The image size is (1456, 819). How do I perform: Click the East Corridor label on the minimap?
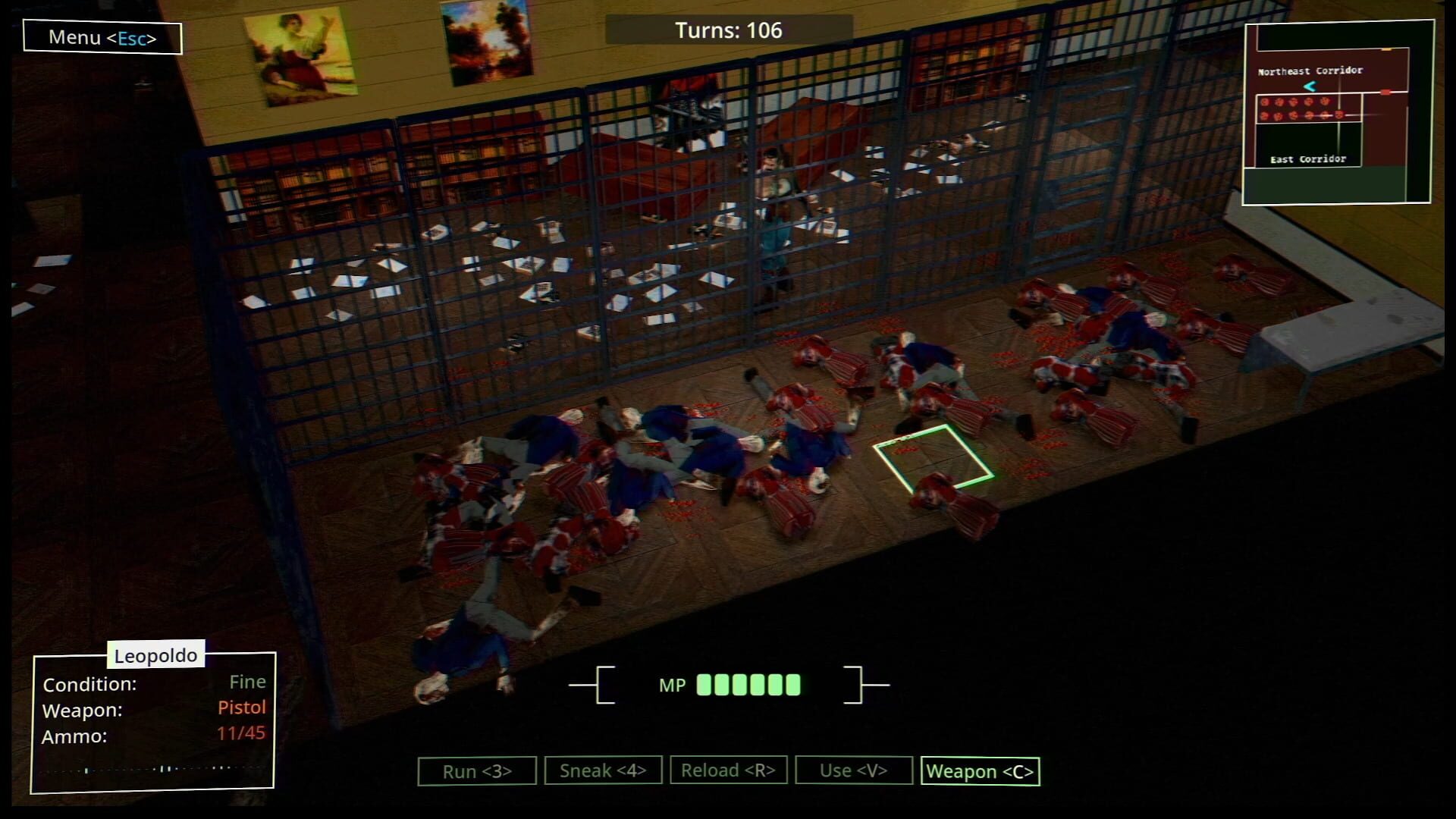pyautogui.click(x=1309, y=158)
